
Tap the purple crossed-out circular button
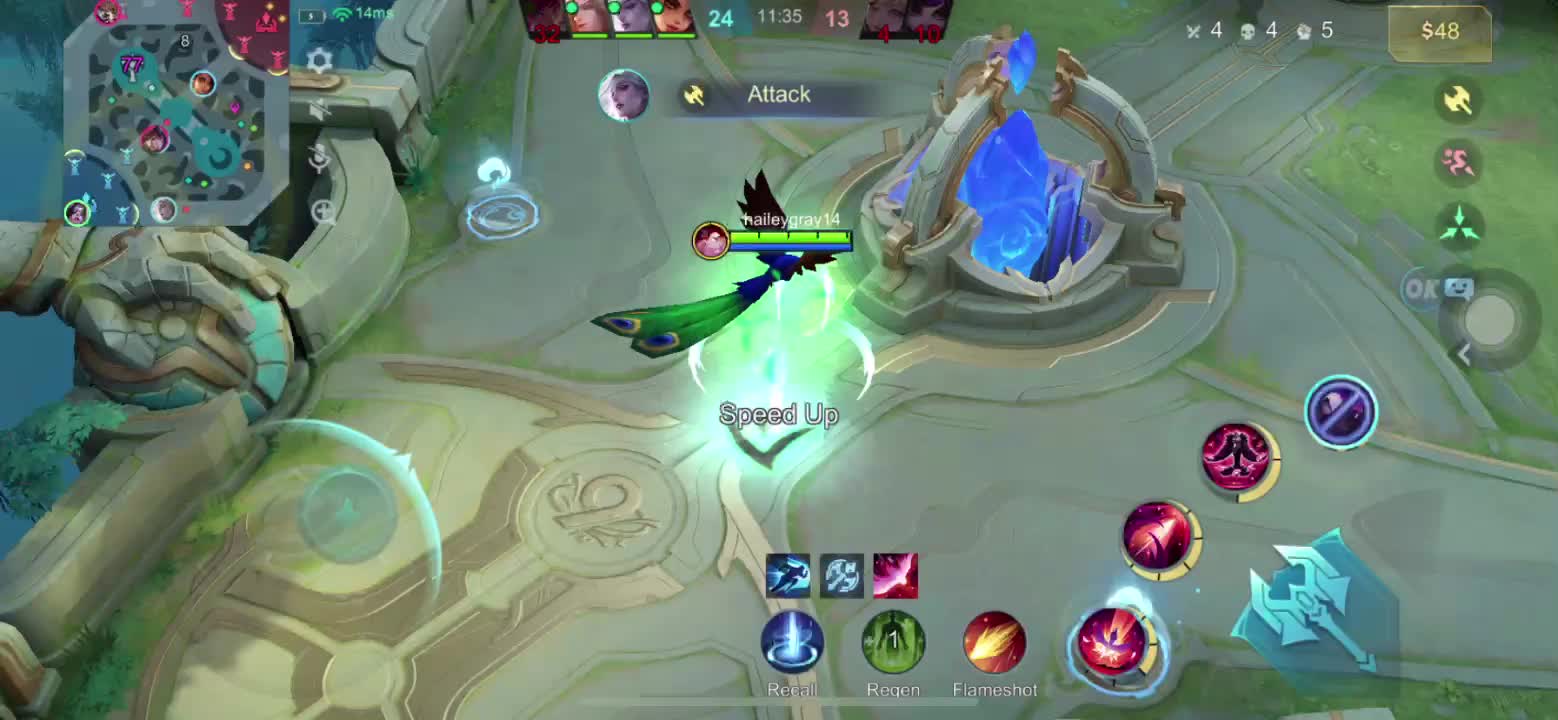(1341, 411)
